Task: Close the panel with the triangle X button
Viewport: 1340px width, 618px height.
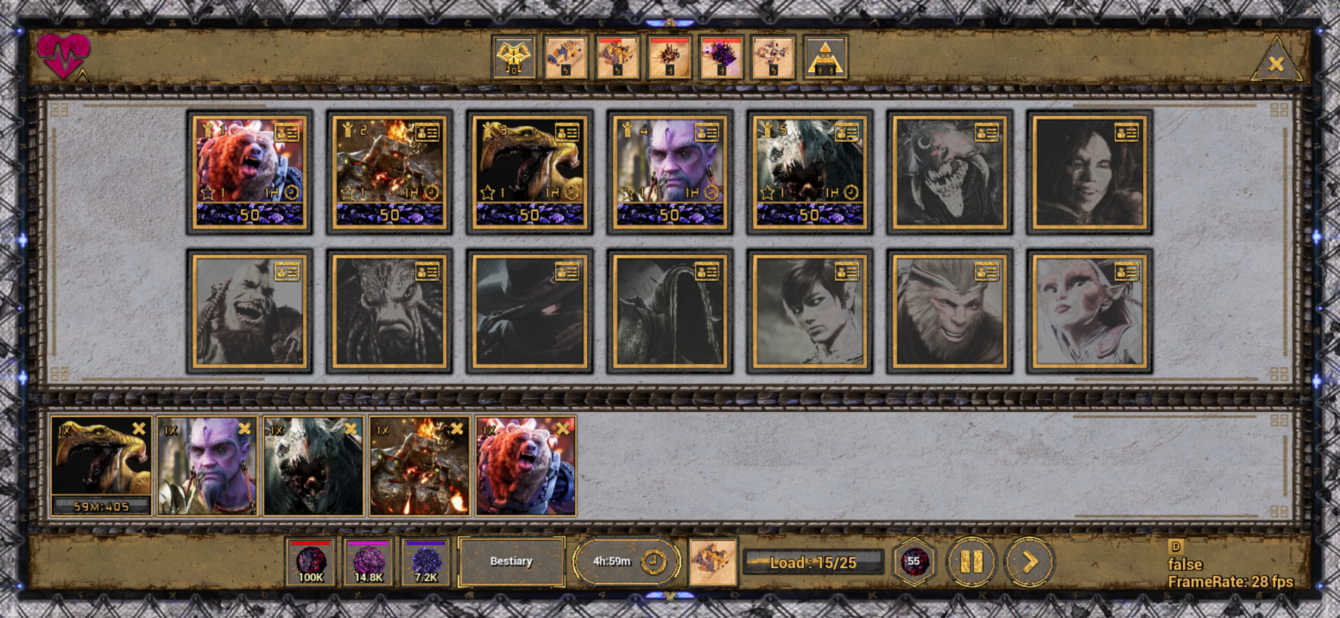Action: click(1276, 64)
